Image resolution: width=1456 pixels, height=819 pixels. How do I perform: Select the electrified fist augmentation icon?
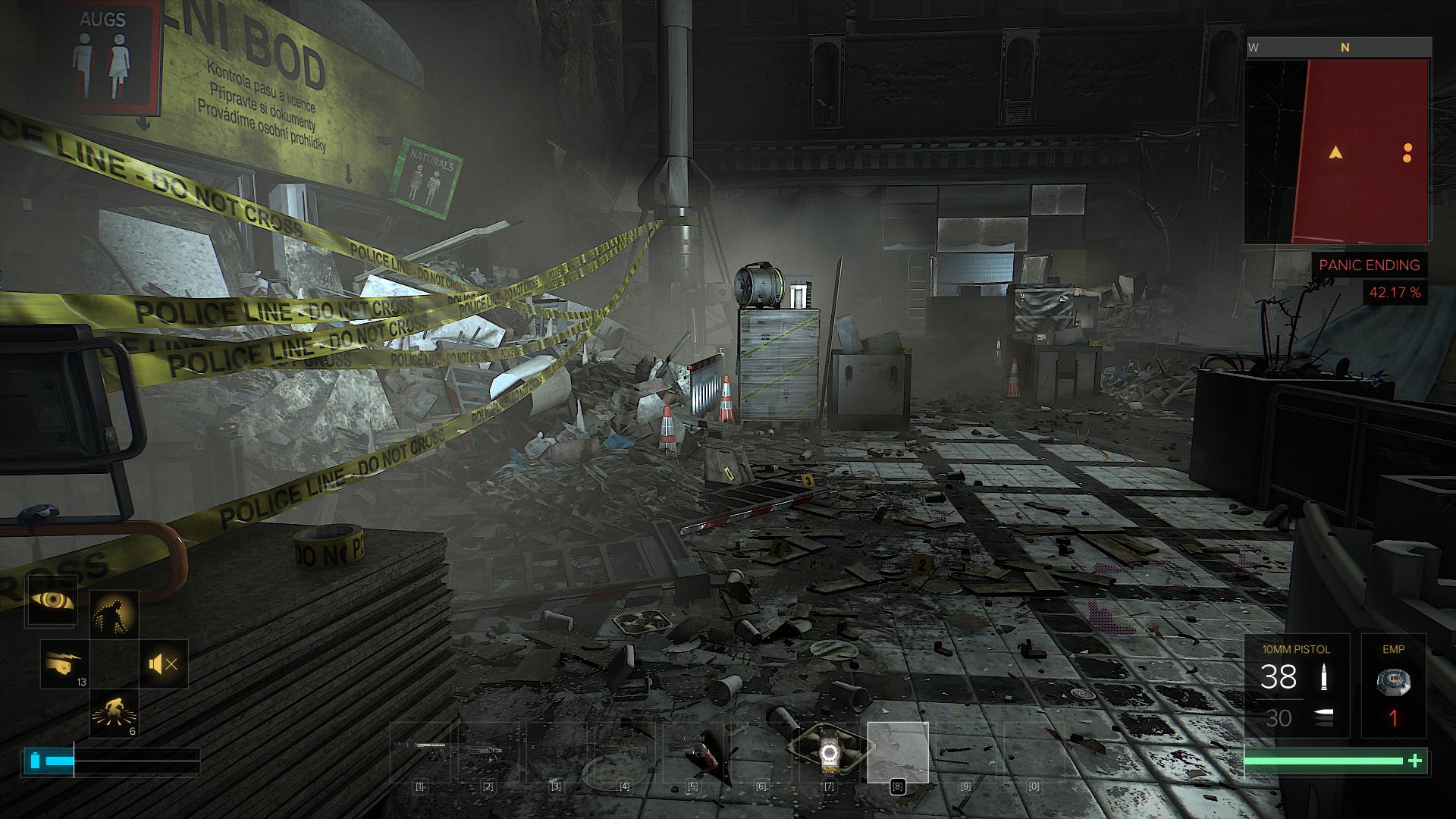pos(64,664)
